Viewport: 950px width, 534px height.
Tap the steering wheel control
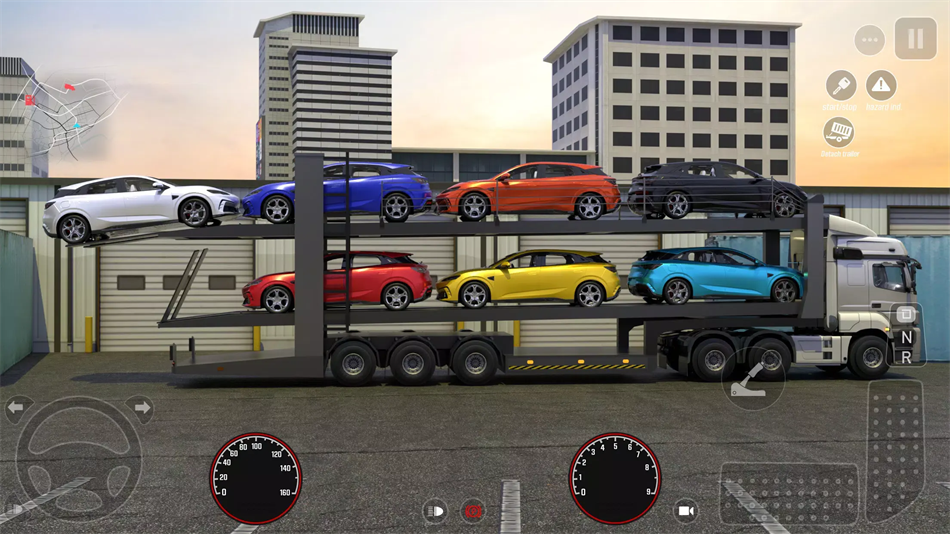pyautogui.click(x=78, y=459)
